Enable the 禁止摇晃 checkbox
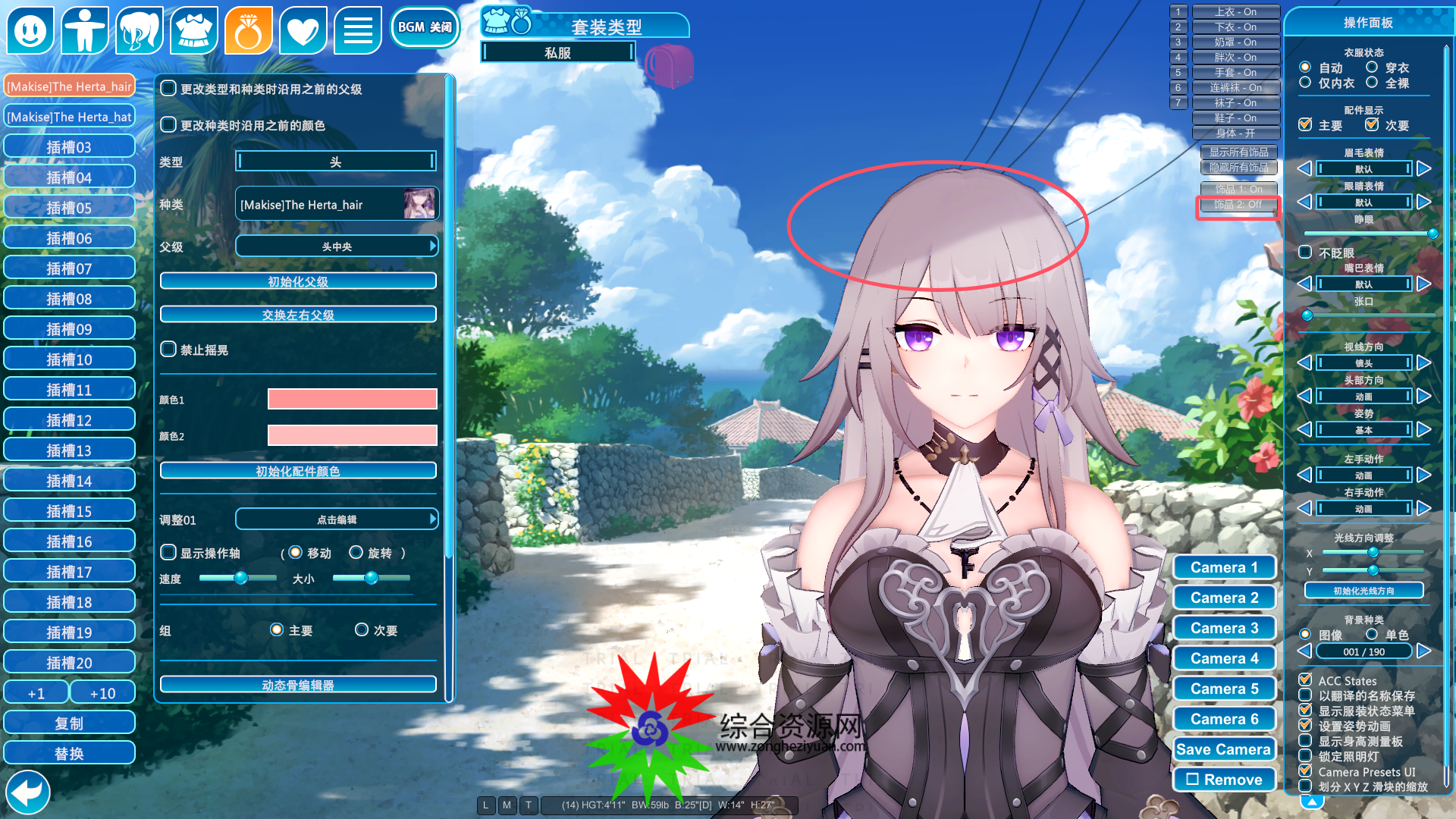The height and width of the screenshot is (819, 1456). click(x=168, y=350)
